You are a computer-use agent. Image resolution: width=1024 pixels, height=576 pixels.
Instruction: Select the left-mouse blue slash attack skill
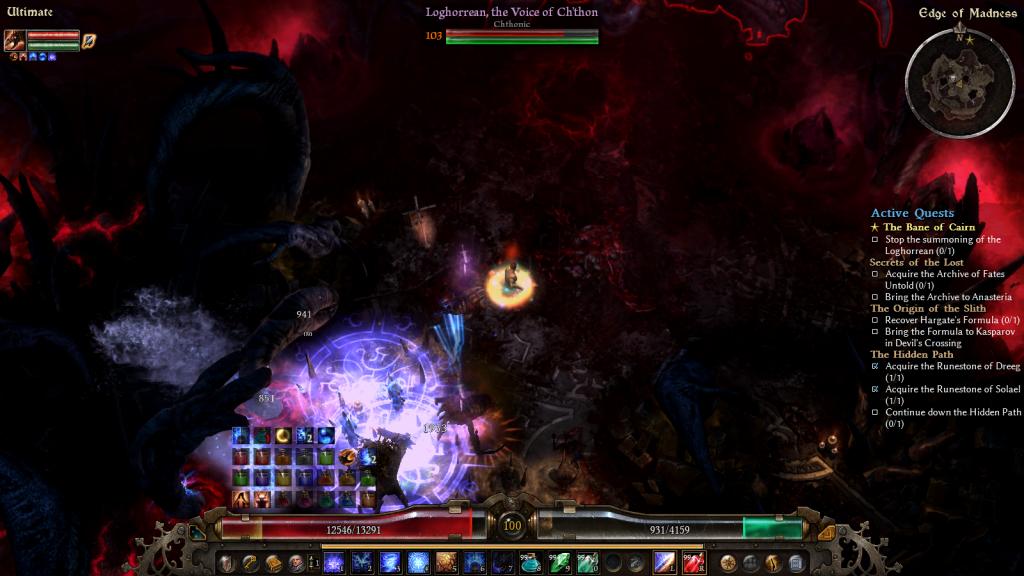click(665, 563)
